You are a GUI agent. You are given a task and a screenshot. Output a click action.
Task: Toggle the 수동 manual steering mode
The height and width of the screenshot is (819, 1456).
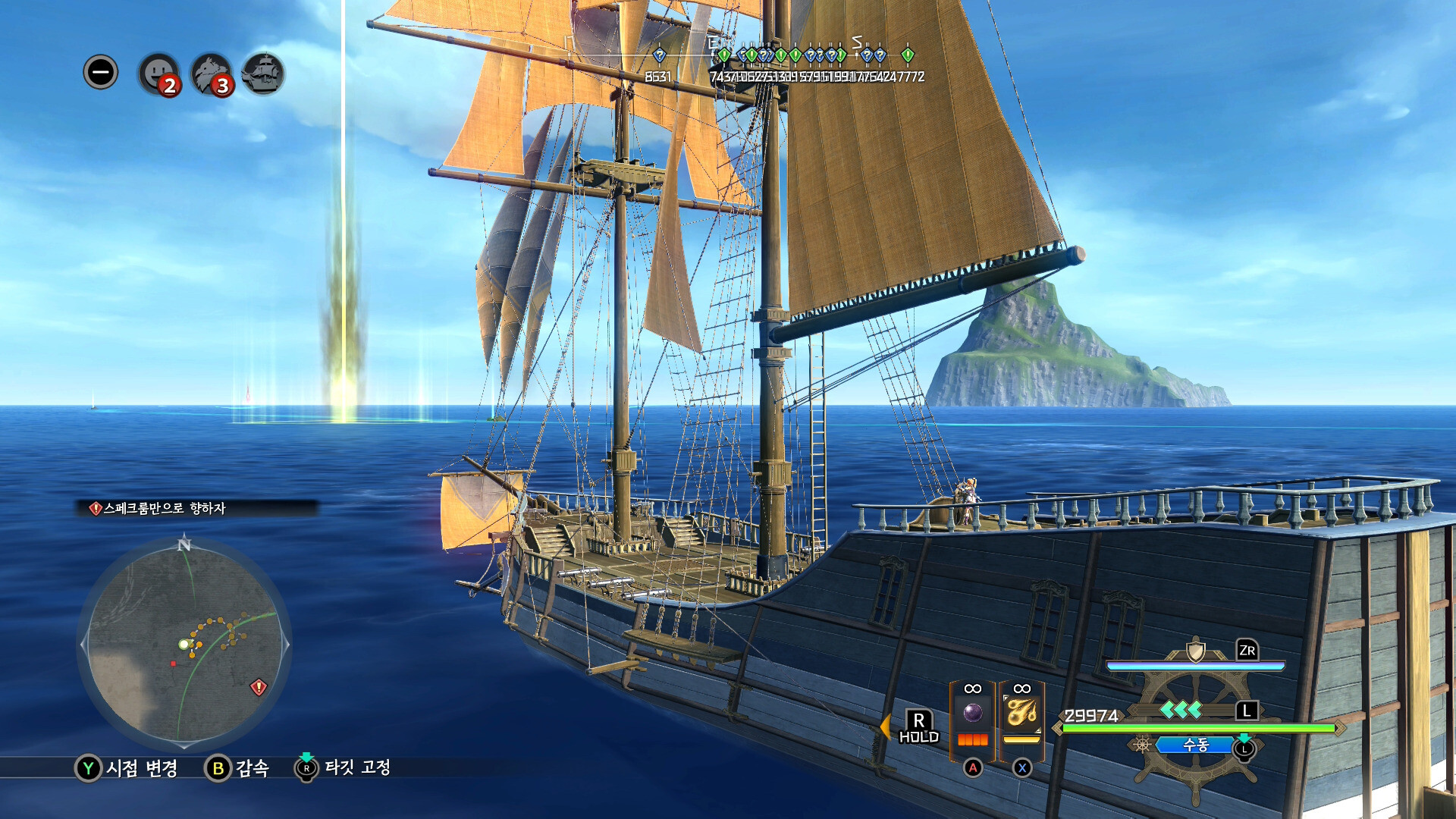[1195, 745]
